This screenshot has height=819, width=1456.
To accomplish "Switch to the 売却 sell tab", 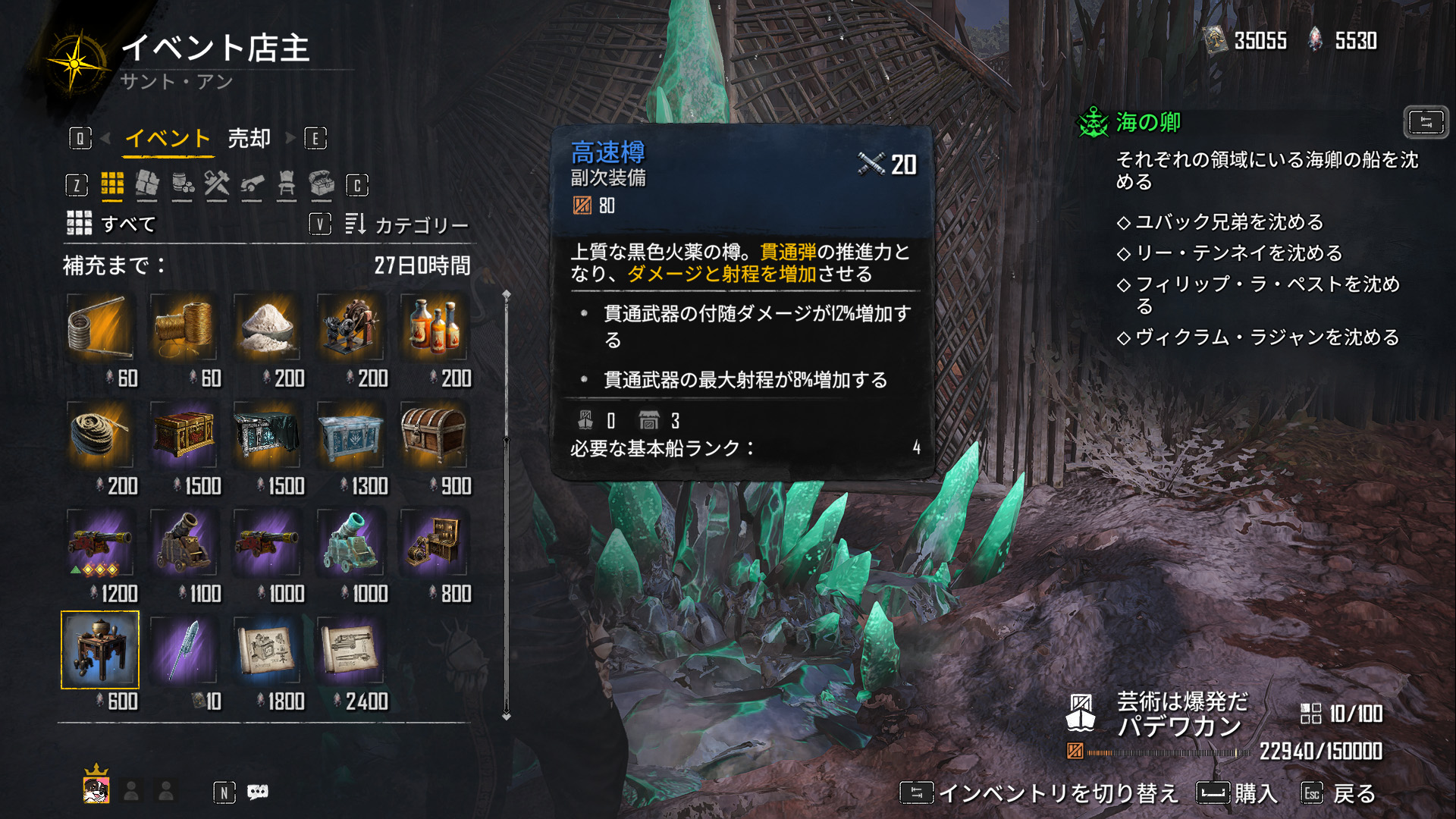I will coord(249,139).
